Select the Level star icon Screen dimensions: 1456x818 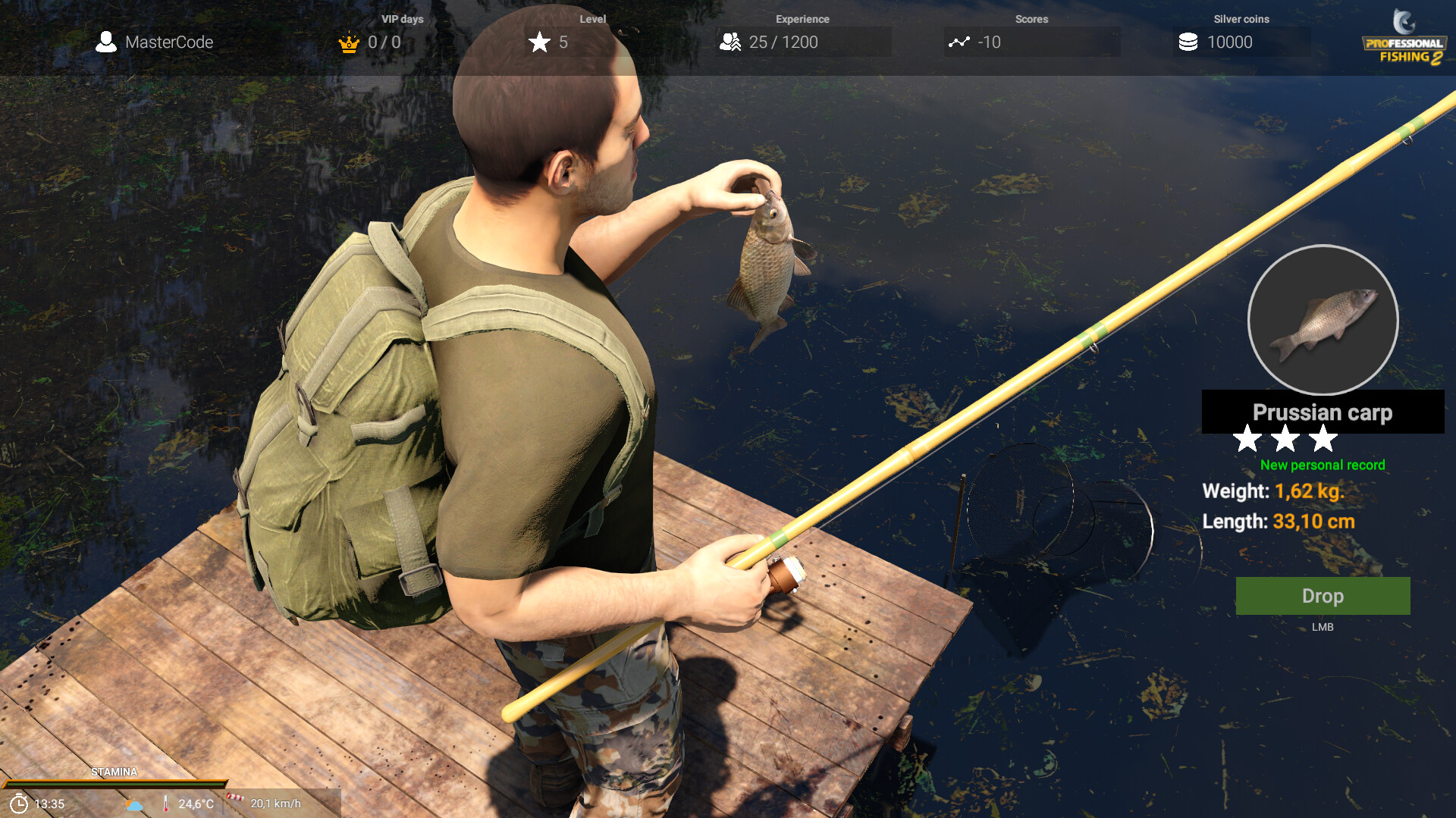pyautogui.click(x=540, y=43)
